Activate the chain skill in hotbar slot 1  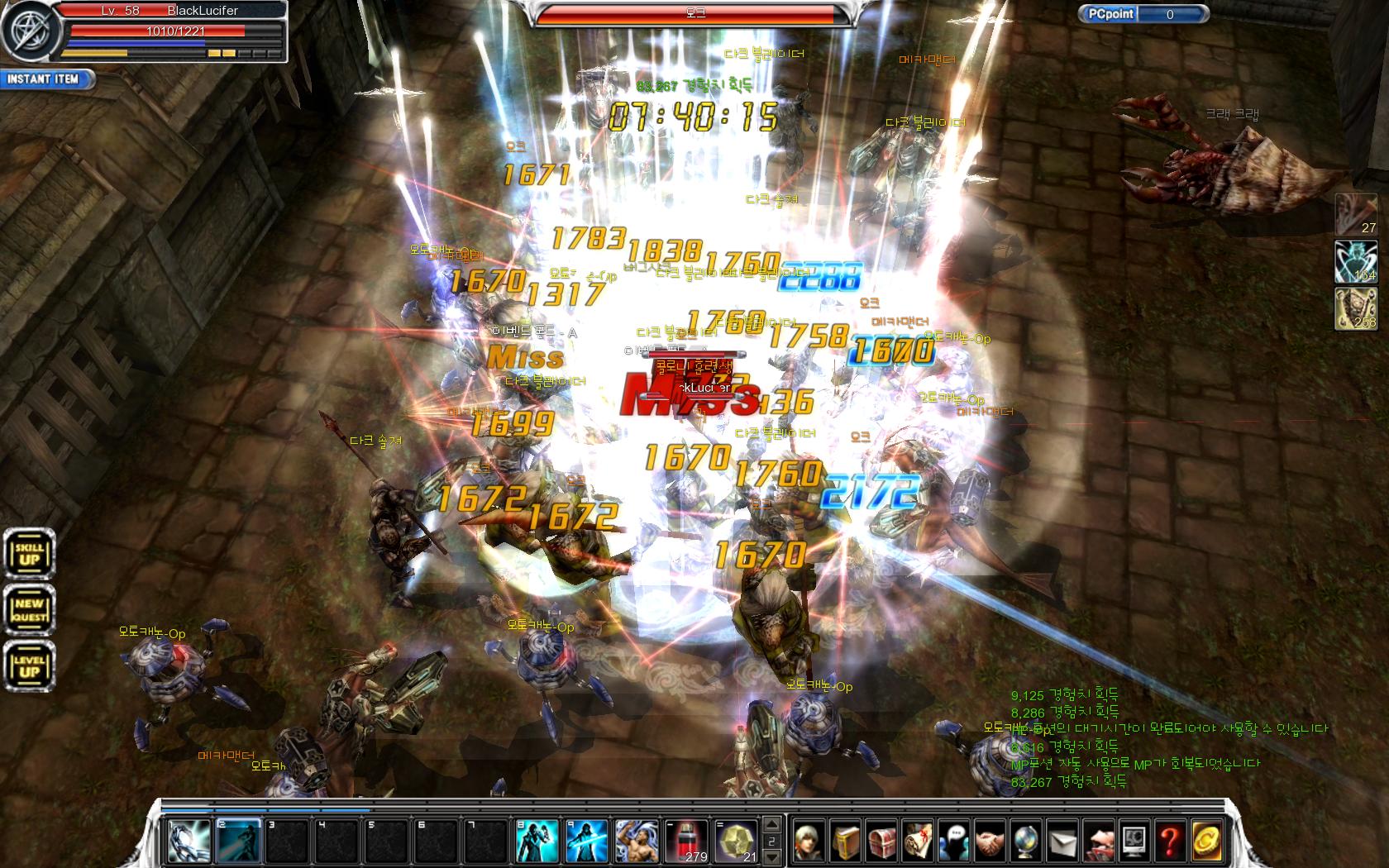[188, 841]
